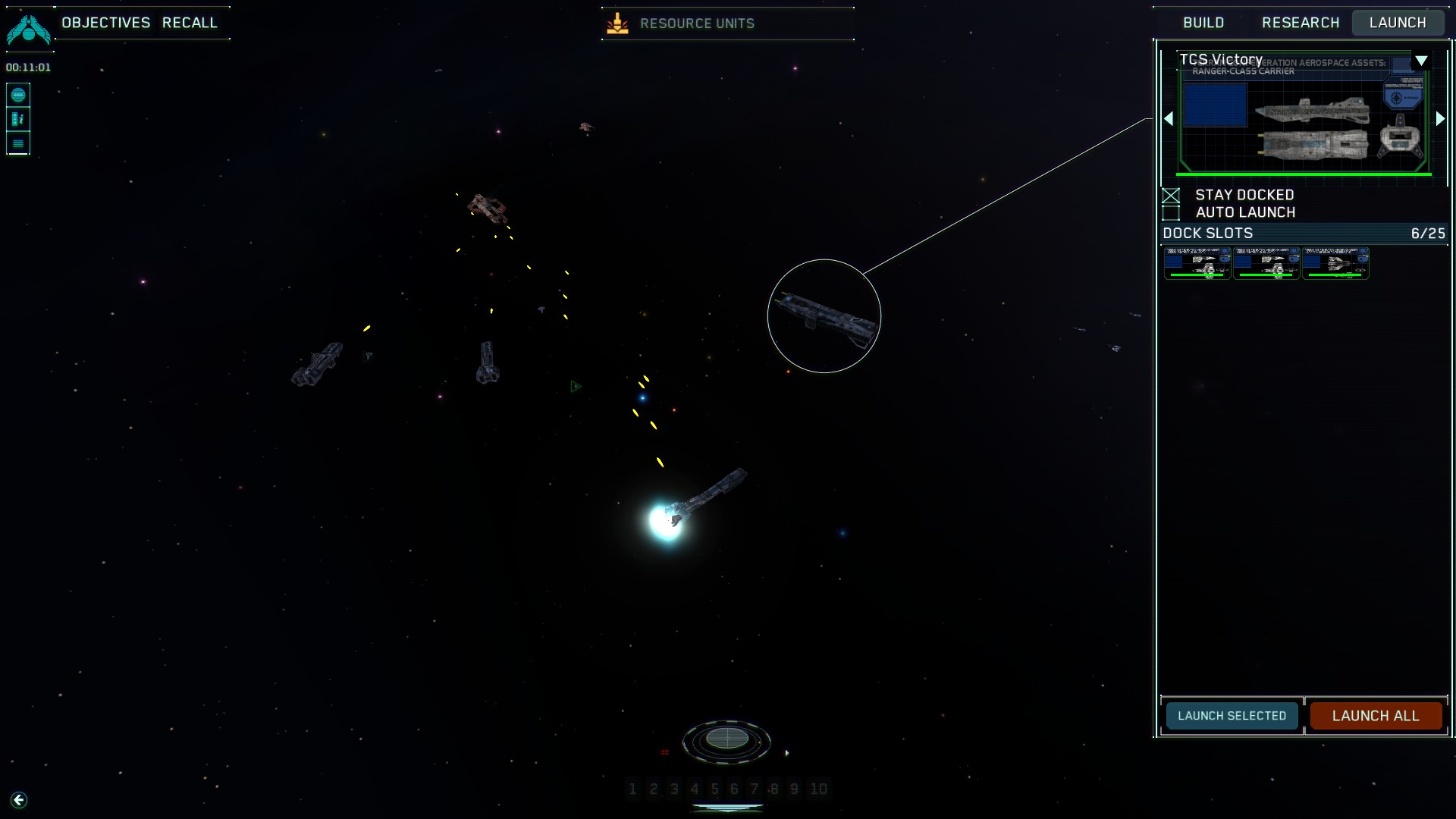Viewport: 1456px width, 819px height.
Task: Select the third docked fighter thumbnail
Action: coord(1335,263)
